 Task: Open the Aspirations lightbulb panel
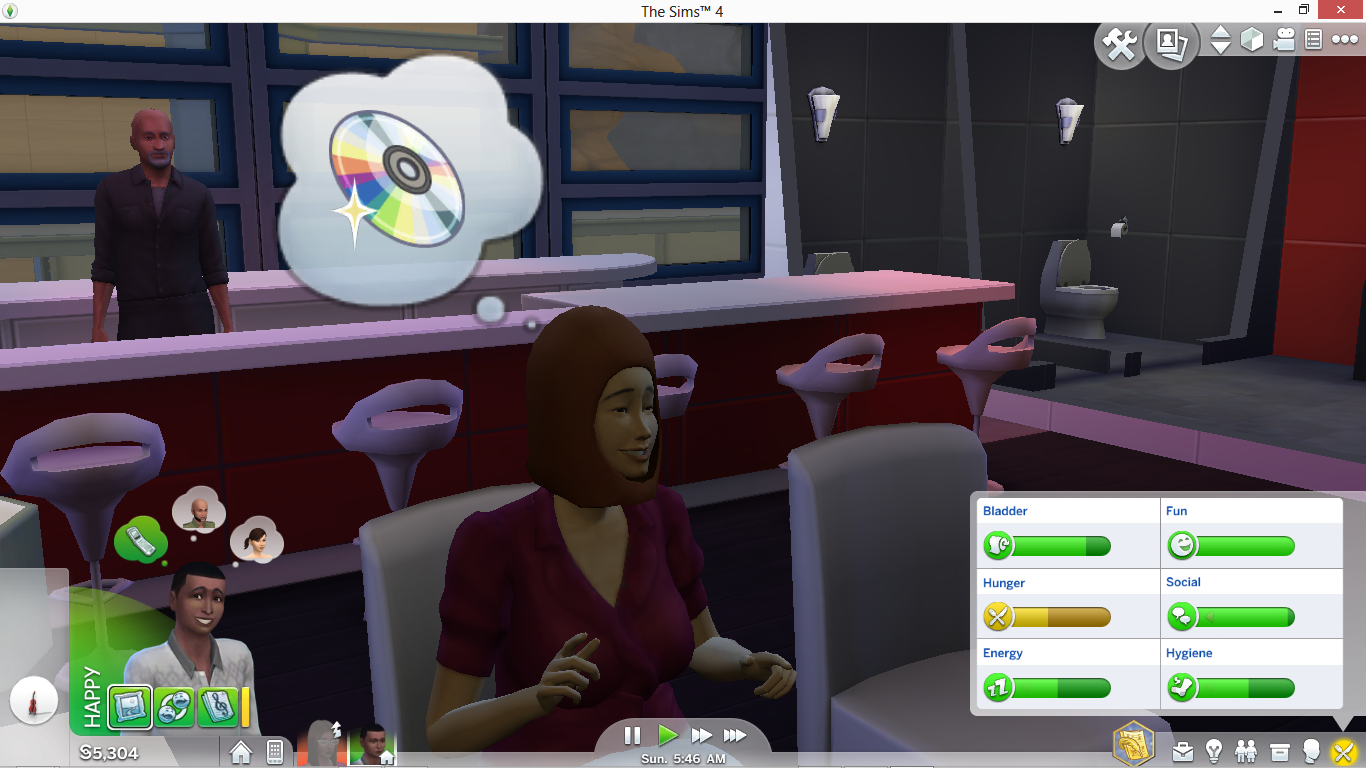pos(1214,751)
